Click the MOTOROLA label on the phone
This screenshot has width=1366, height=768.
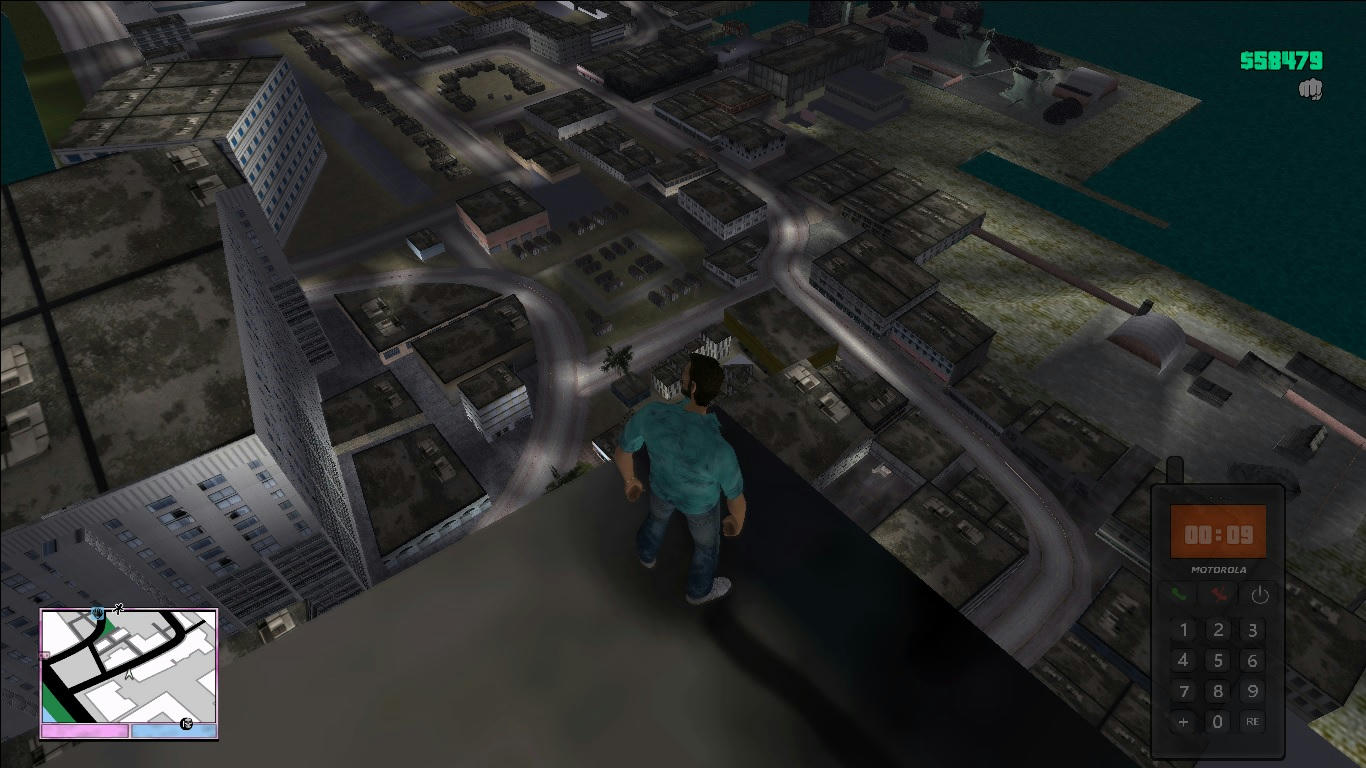click(1219, 569)
